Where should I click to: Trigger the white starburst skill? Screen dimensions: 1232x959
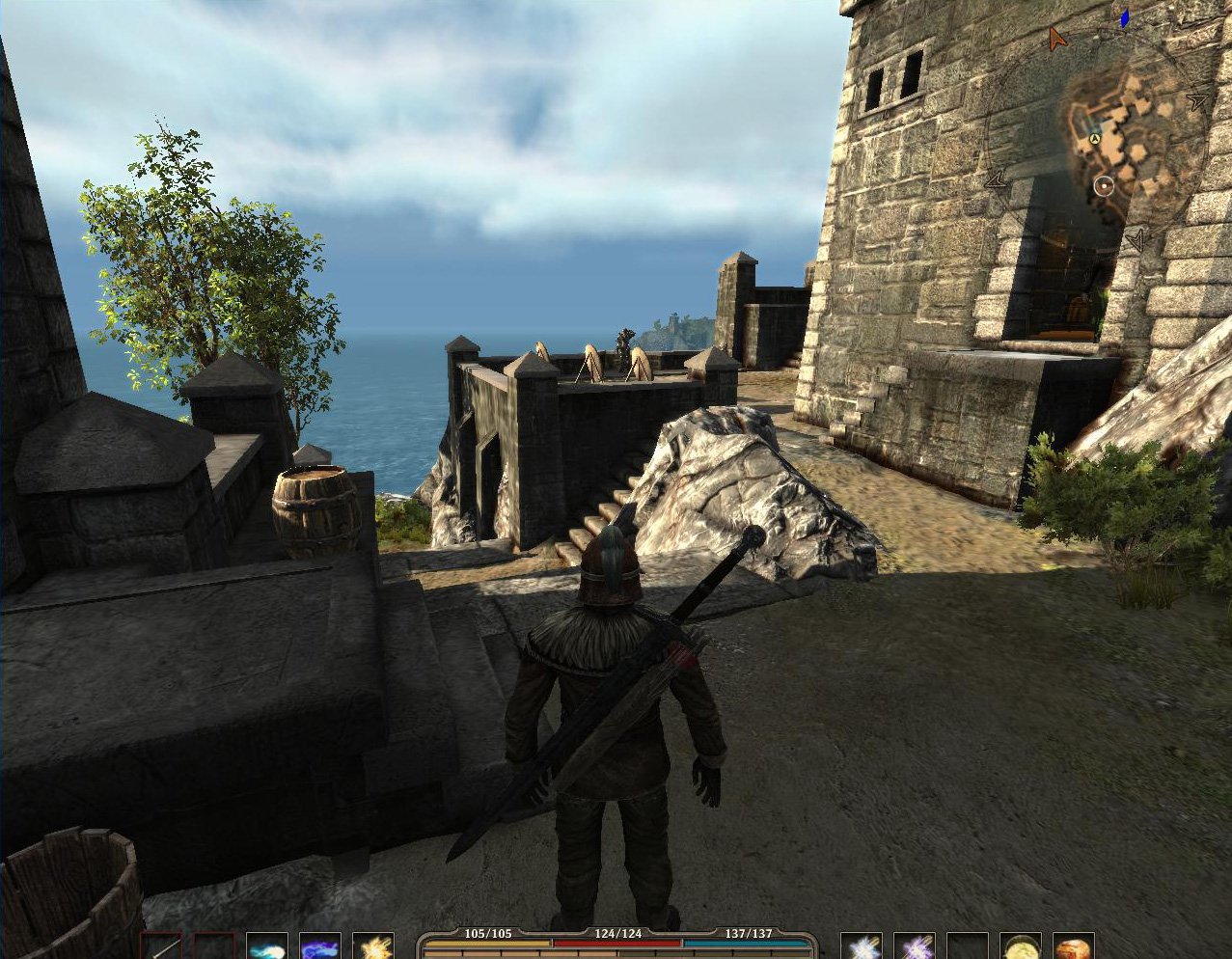click(x=861, y=947)
